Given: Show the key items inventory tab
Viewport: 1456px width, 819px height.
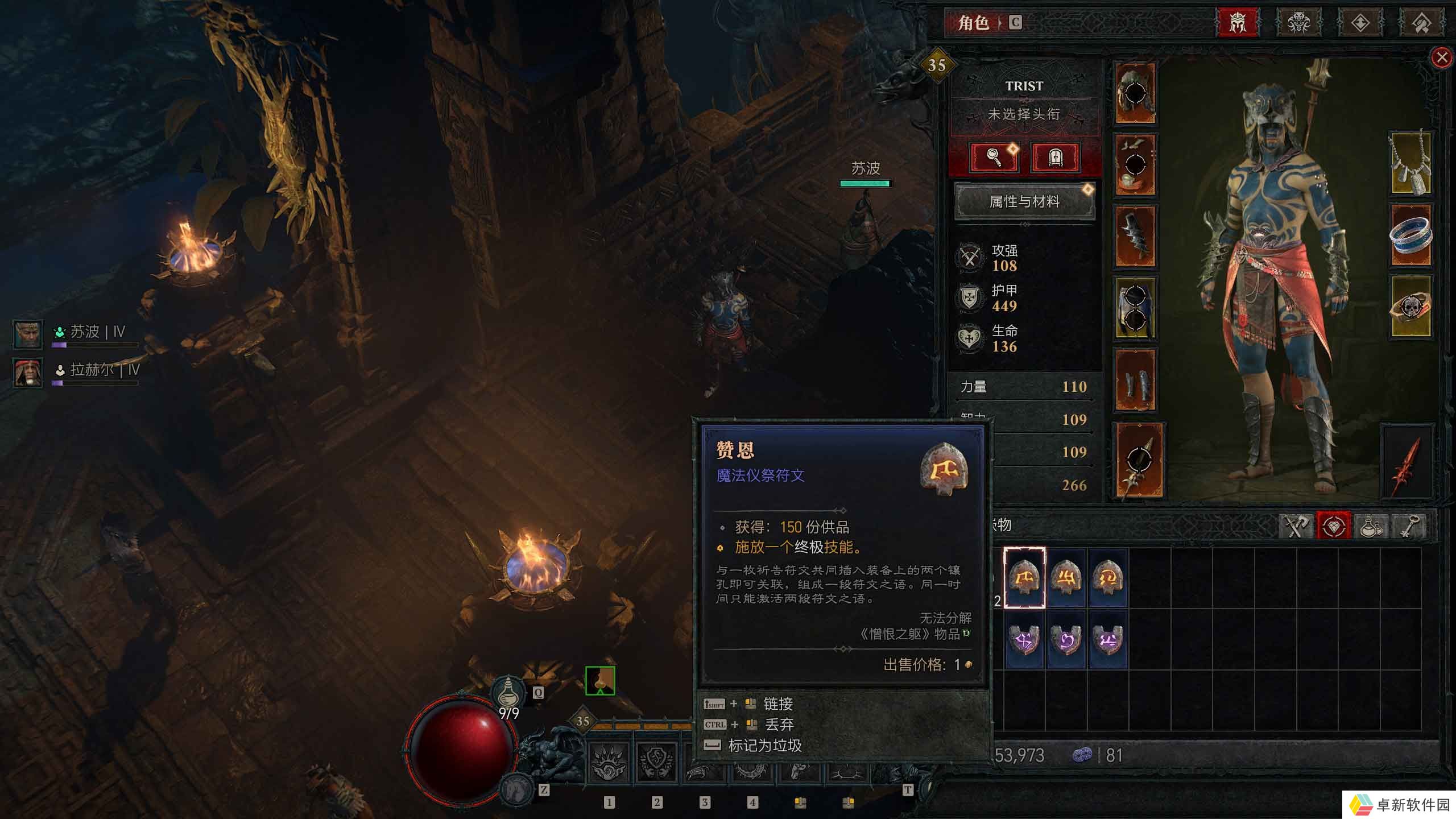Looking at the screenshot, I should [1408, 526].
